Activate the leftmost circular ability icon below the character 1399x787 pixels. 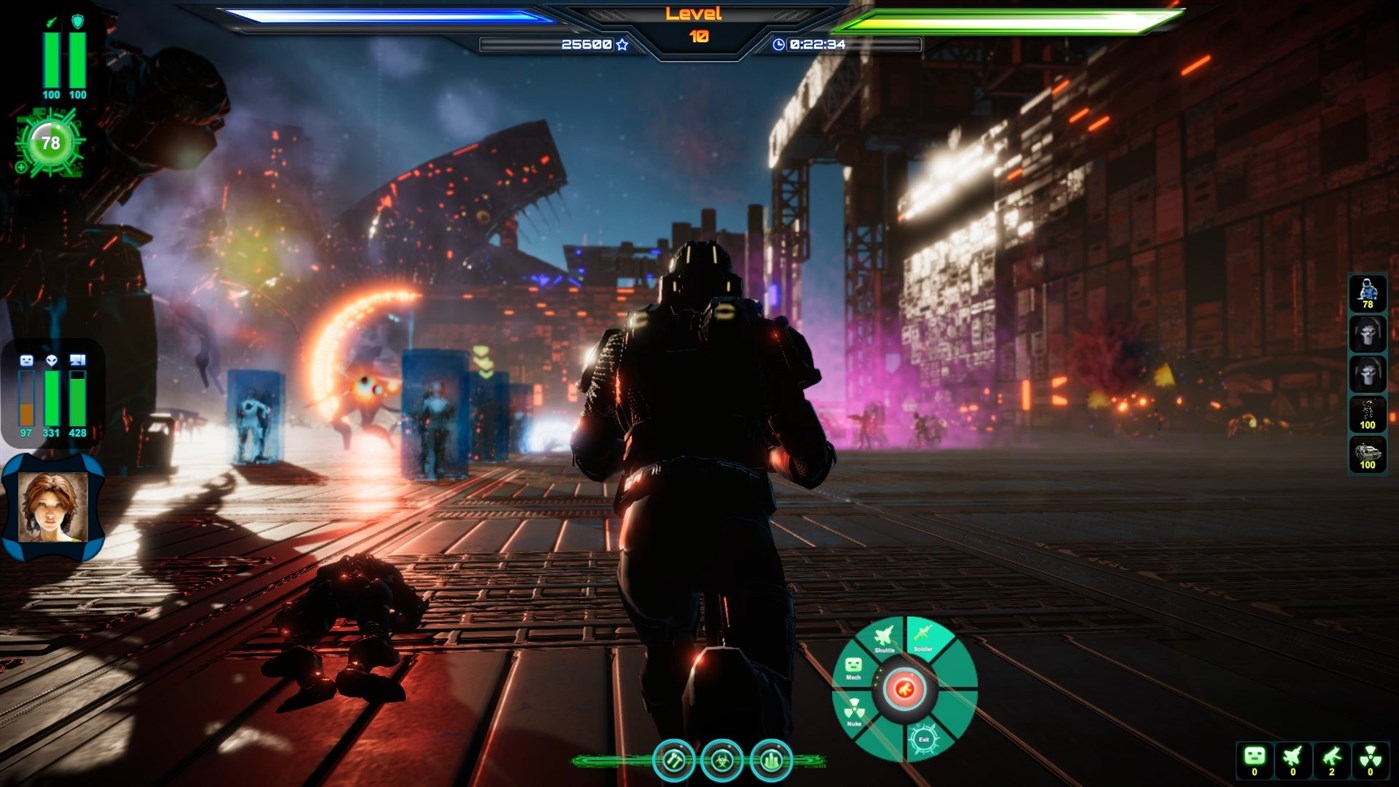672,760
